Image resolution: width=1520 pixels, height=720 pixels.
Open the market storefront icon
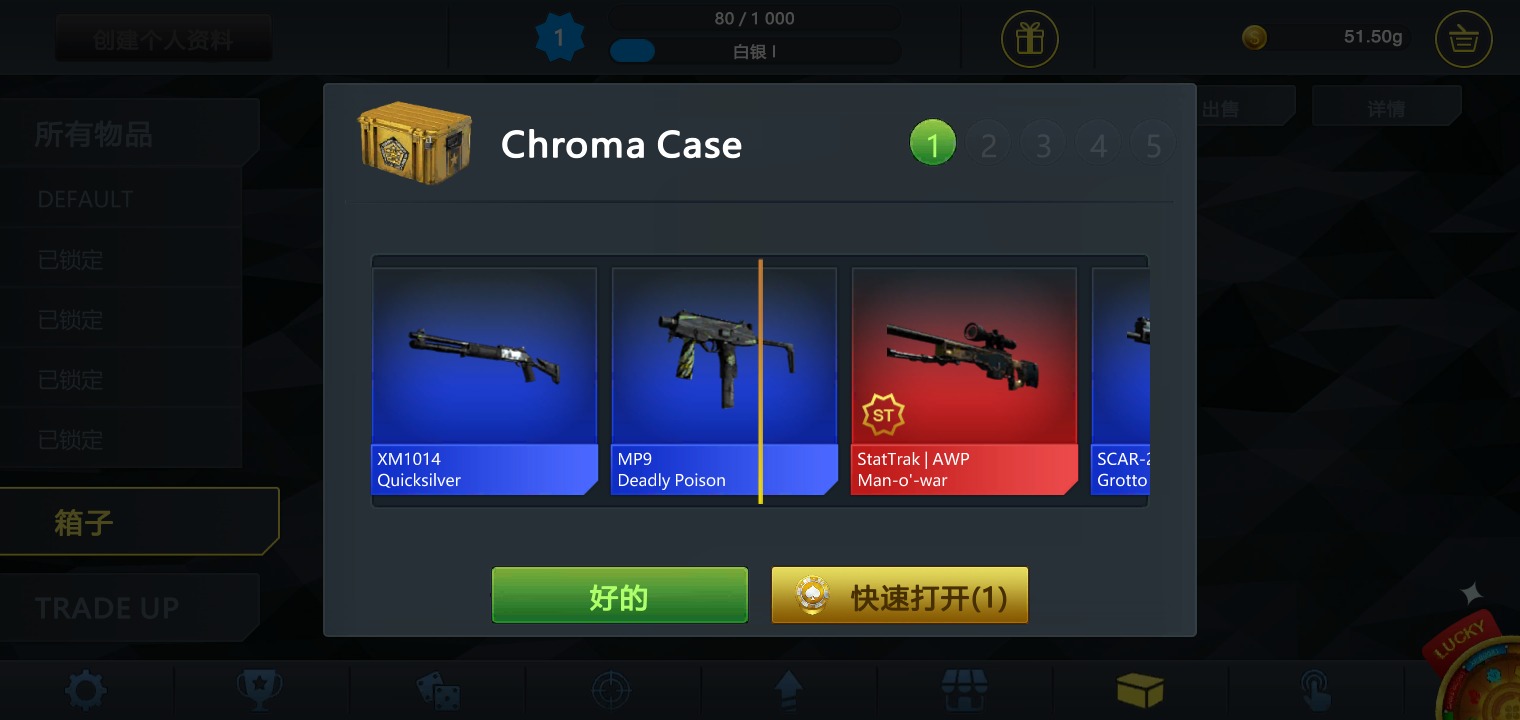(x=965, y=690)
